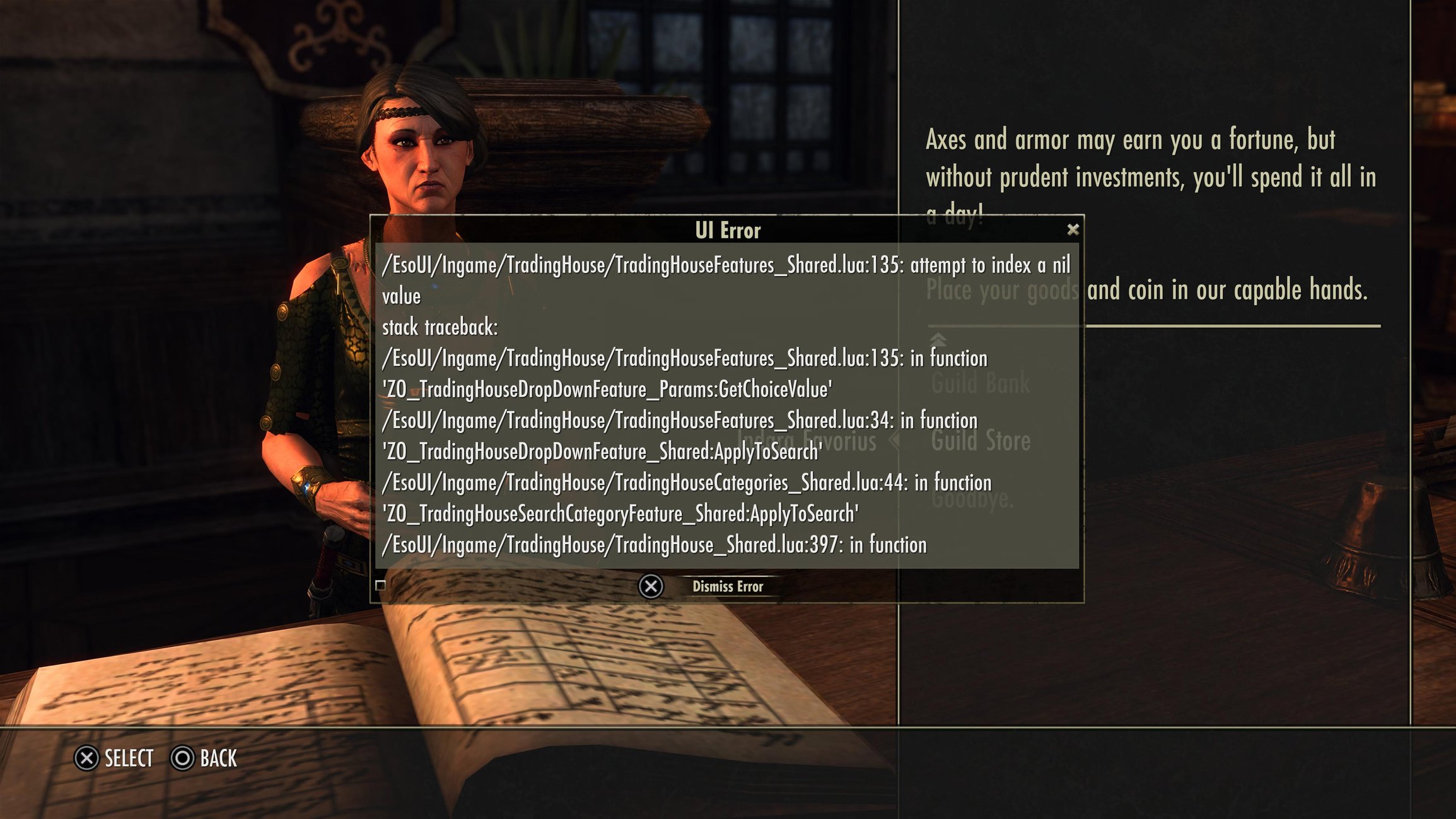The height and width of the screenshot is (819, 1456).
Task: Click the X gamepad icon beside Dismiss Error
Action: (651, 586)
